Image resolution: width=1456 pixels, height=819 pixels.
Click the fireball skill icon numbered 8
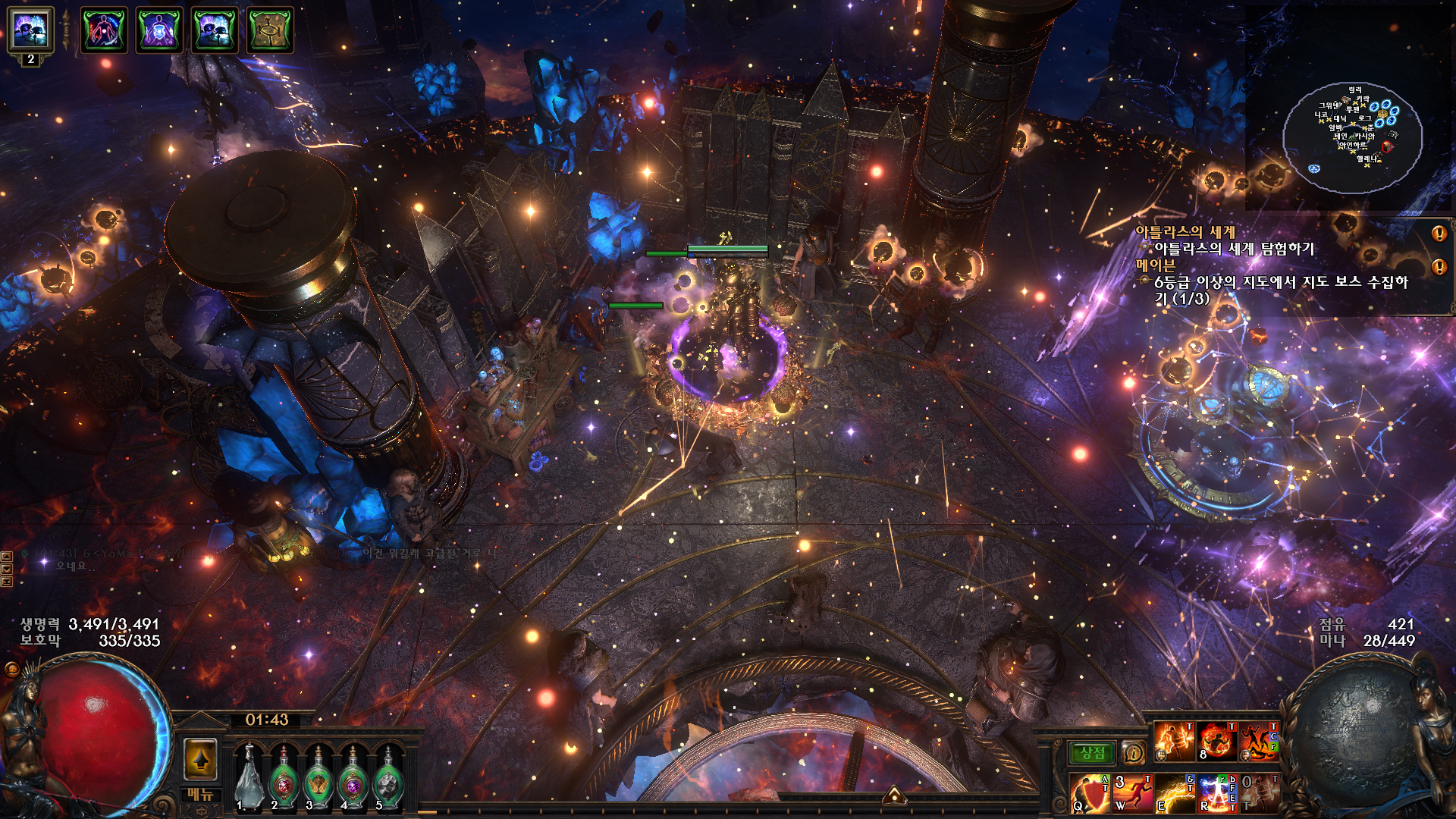[1216, 741]
